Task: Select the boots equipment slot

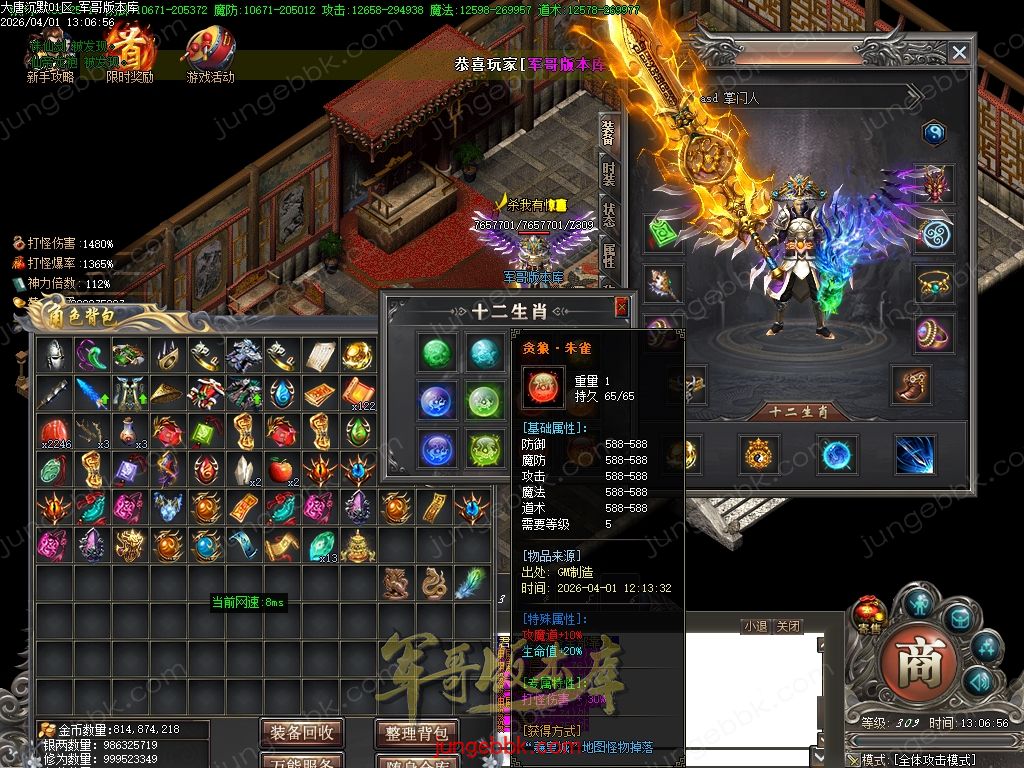Action: (911, 384)
